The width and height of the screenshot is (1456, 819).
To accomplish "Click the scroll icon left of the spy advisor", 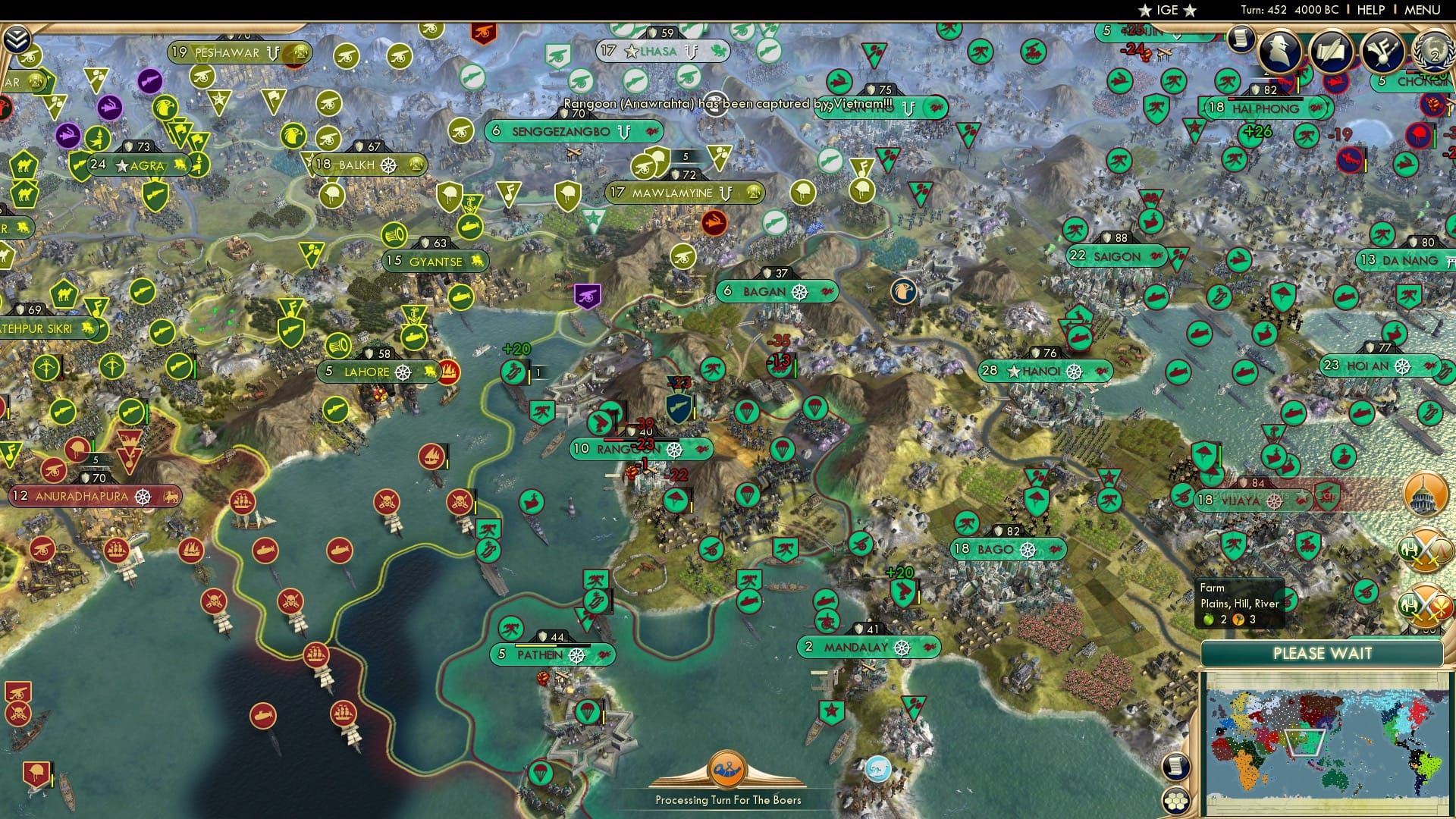I will pyautogui.click(x=1241, y=39).
